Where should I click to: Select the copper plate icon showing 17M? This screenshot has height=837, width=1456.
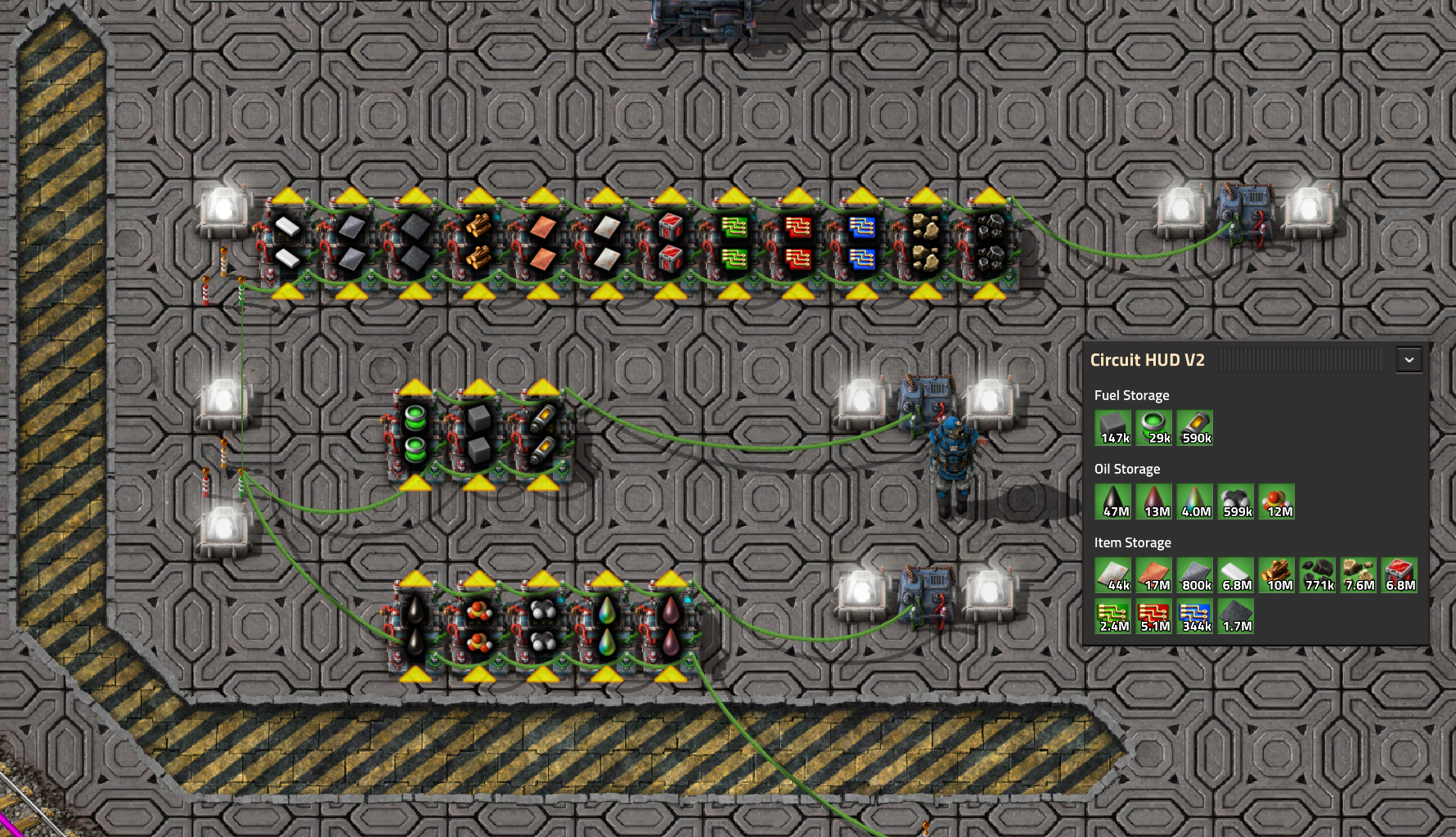click(x=1153, y=575)
